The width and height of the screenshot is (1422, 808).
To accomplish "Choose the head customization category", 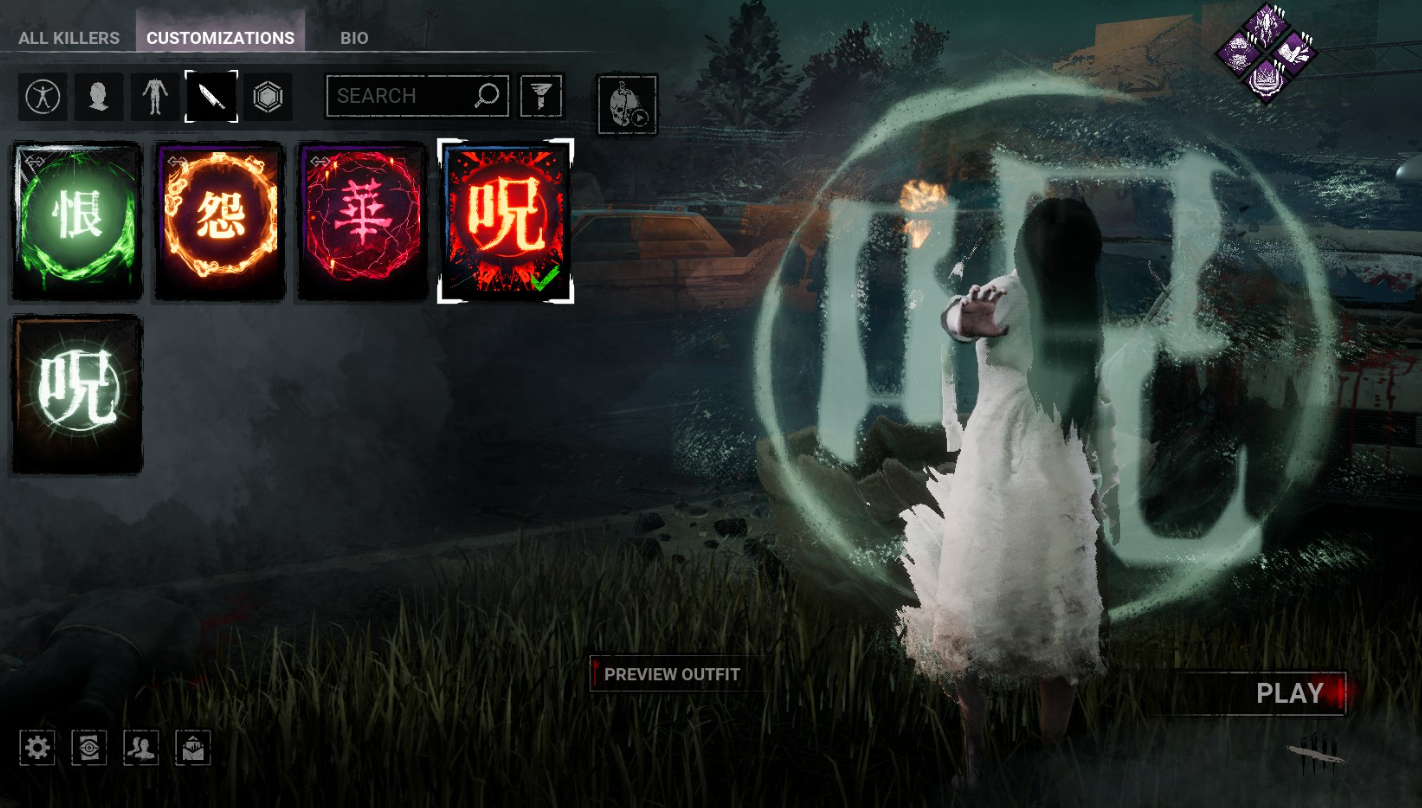I will pos(98,97).
